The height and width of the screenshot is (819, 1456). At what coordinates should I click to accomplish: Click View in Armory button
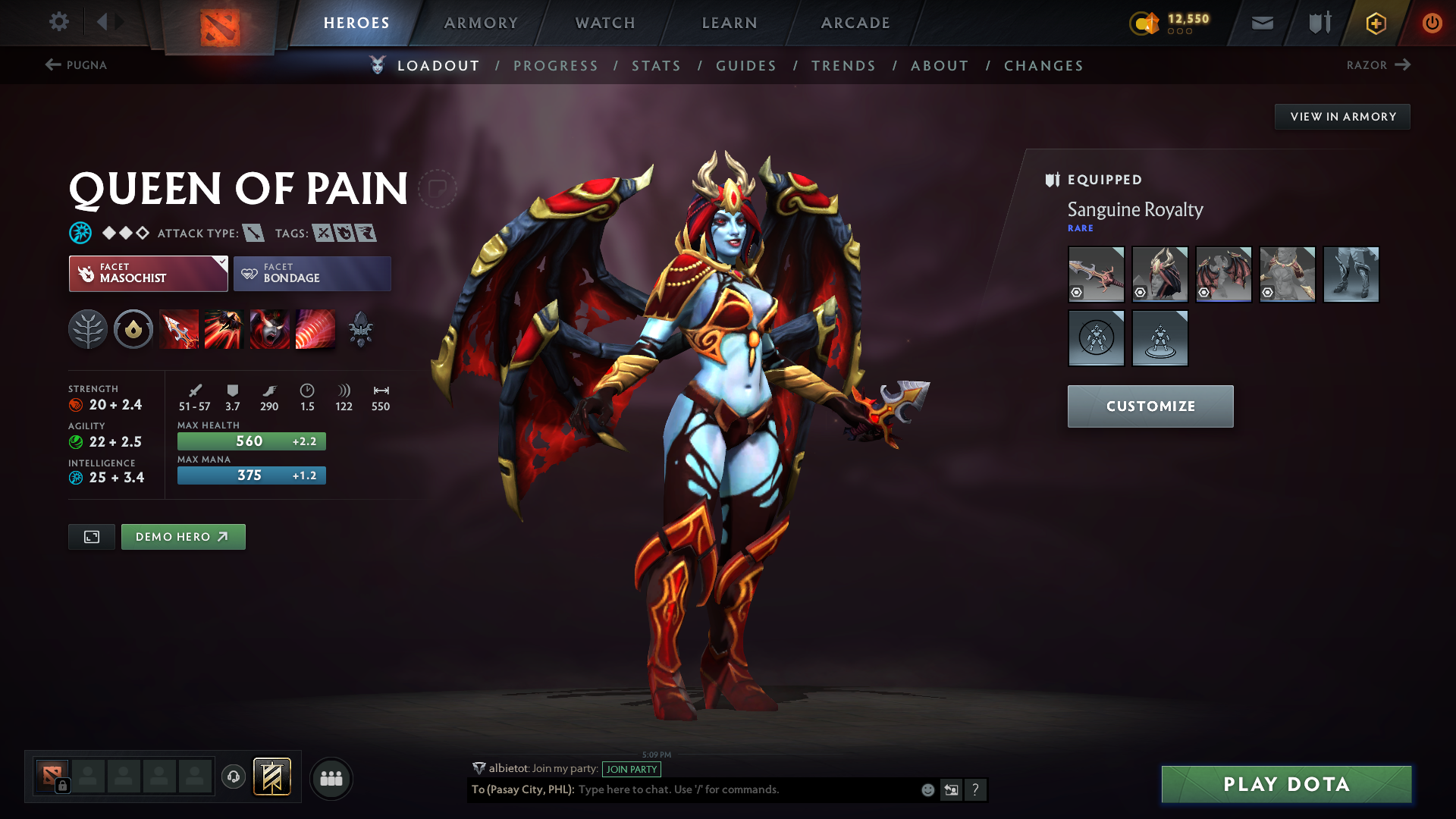[x=1342, y=117]
